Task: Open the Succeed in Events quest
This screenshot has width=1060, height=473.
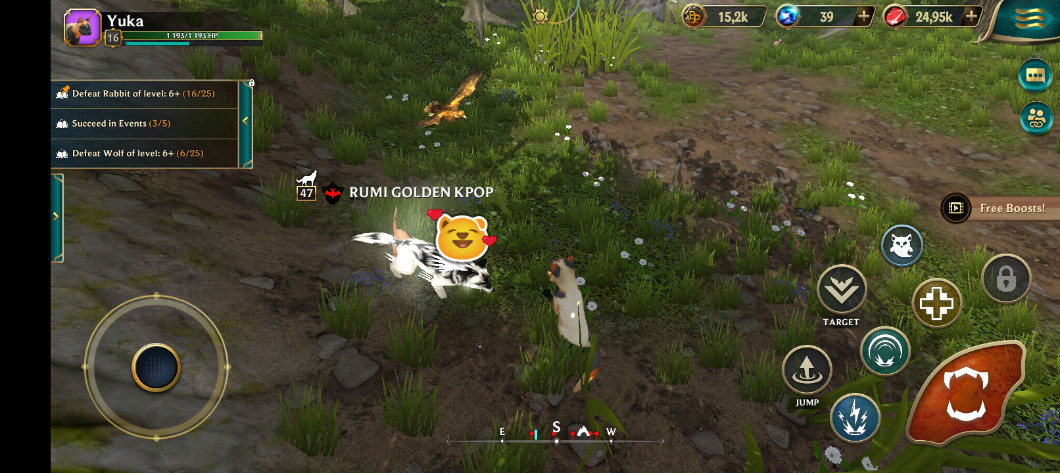Action: pyautogui.click(x=145, y=124)
